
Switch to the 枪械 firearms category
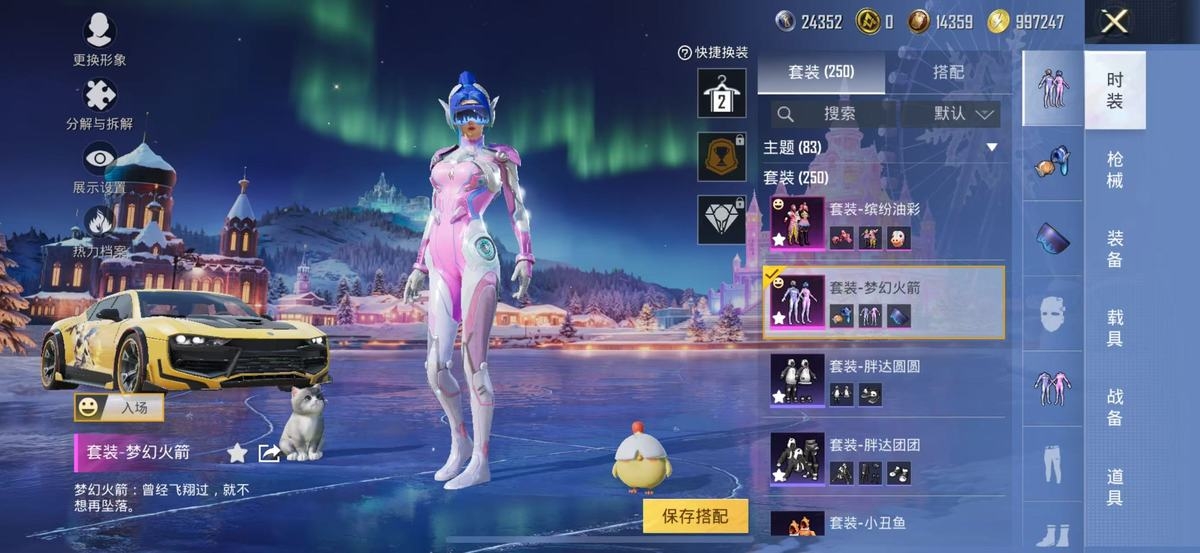(x=1115, y=169)
